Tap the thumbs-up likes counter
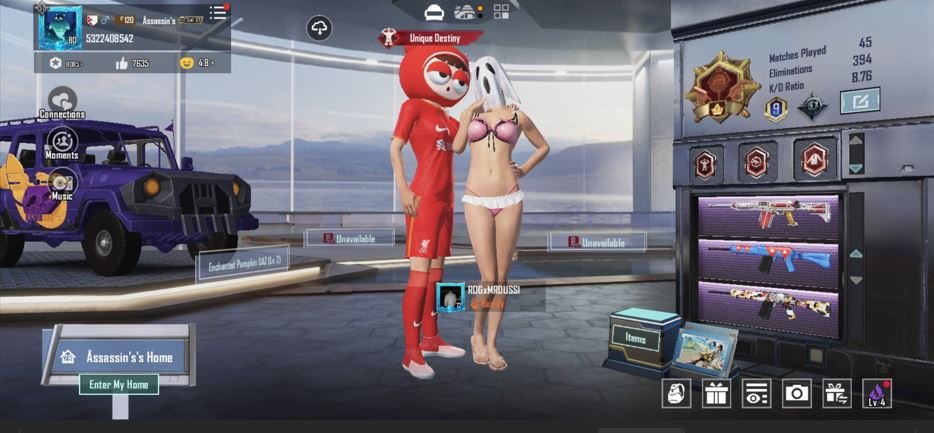The image size is (934, 433). 131,63
